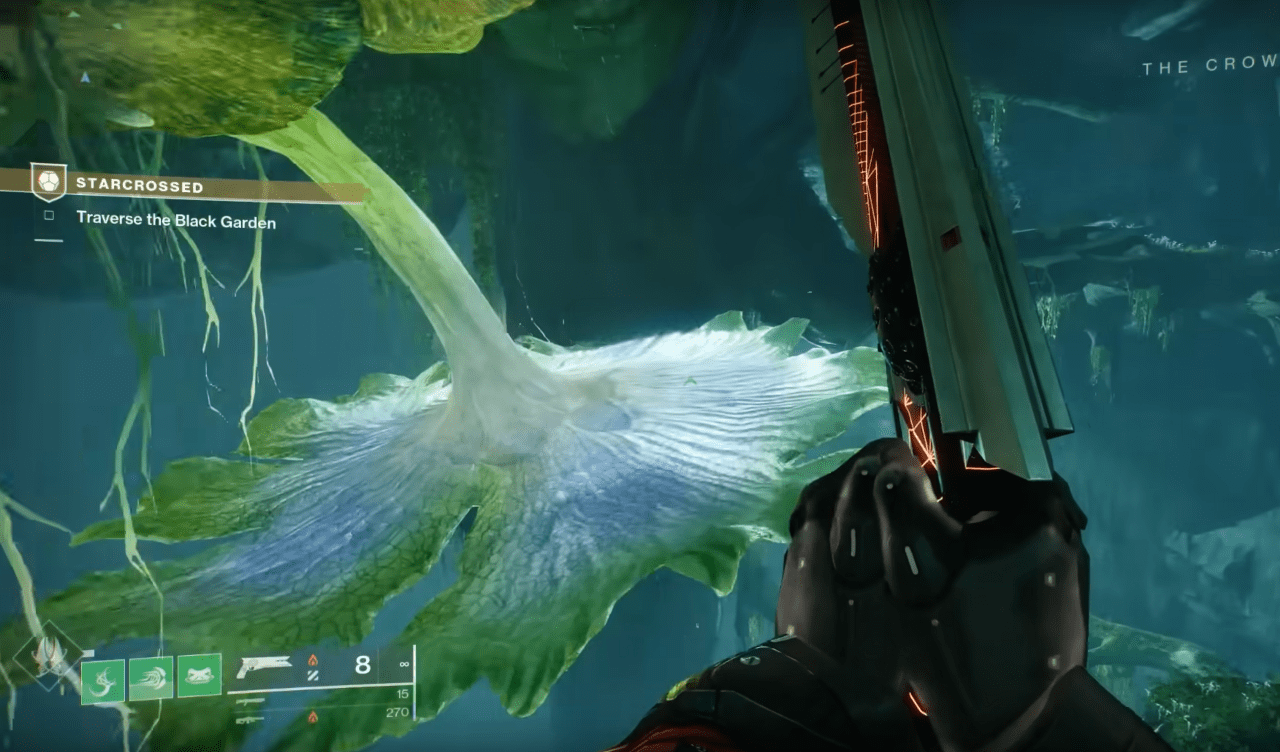This screenshot has width=1280, height=752.
Task: Use the green swirling-hook ability icon
Action: point(102,681)
